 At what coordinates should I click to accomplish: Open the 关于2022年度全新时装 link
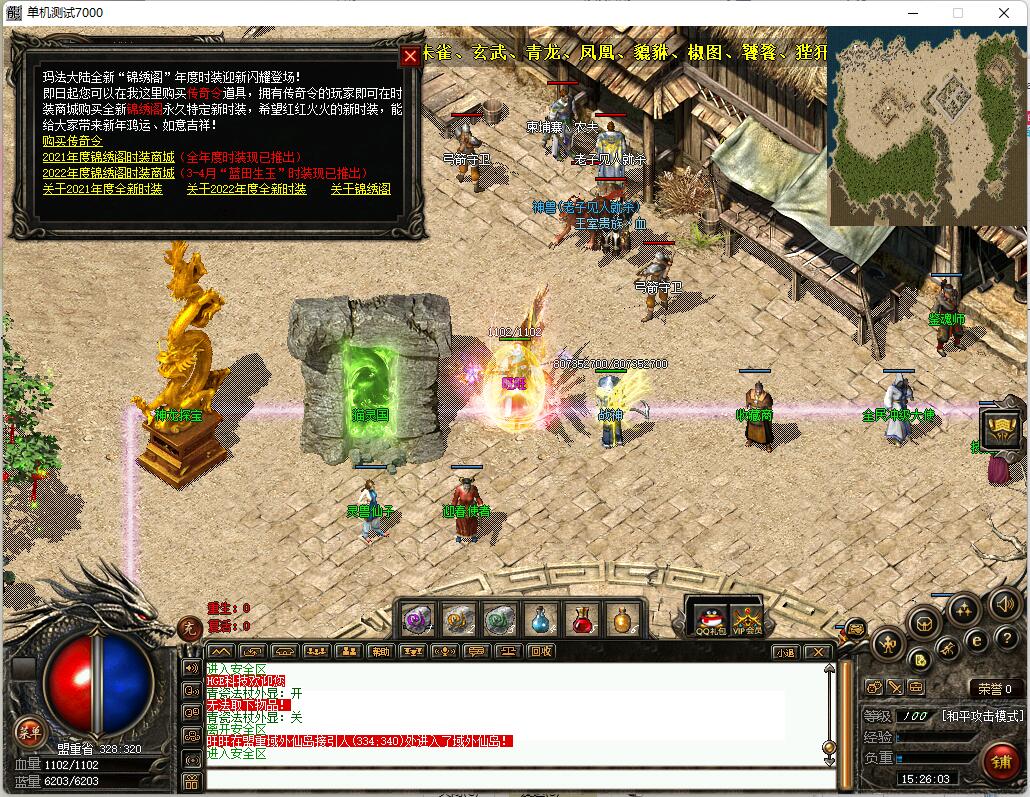click(x=246, y=189)
